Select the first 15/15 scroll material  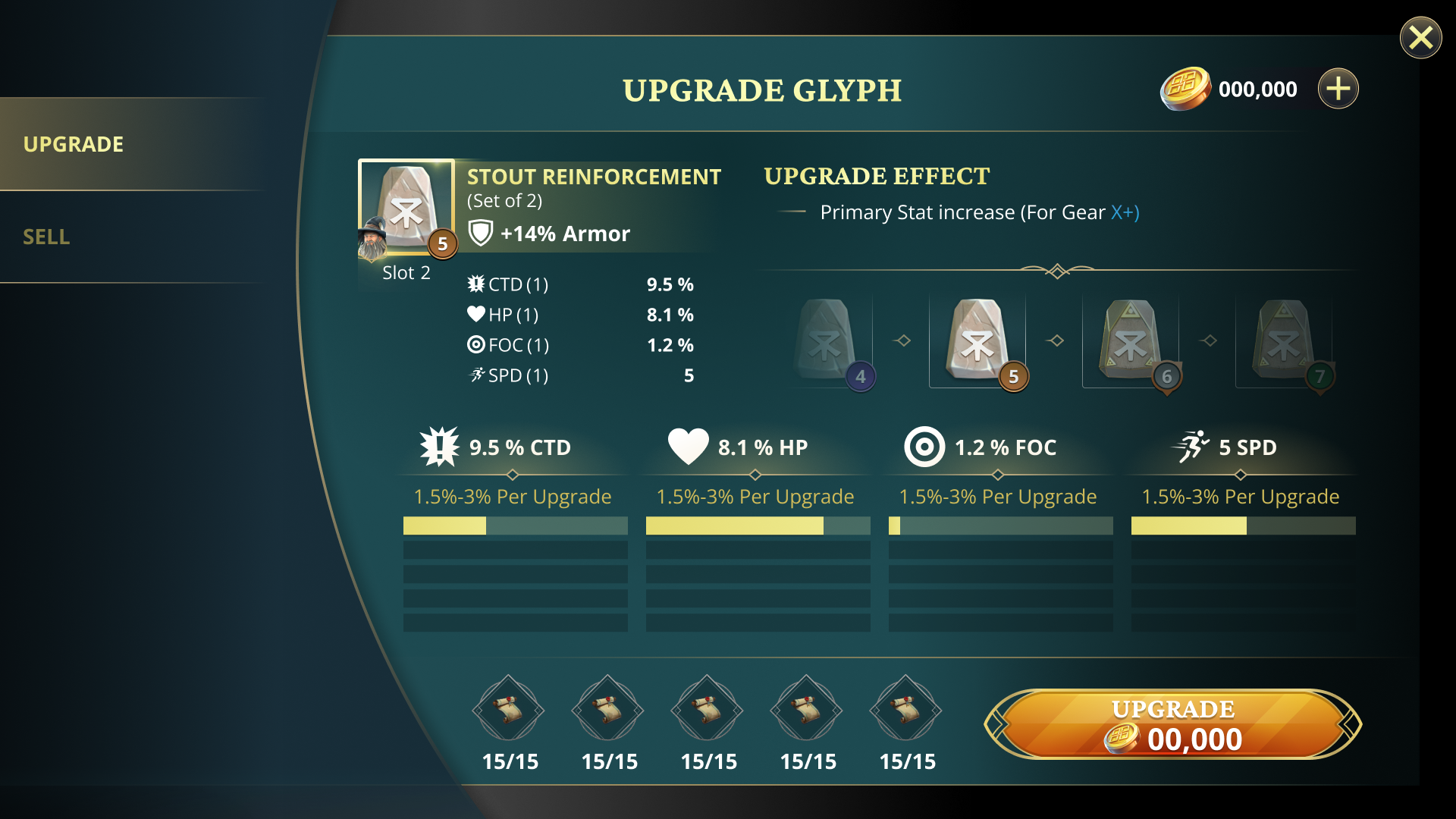(x=509, y=709)
